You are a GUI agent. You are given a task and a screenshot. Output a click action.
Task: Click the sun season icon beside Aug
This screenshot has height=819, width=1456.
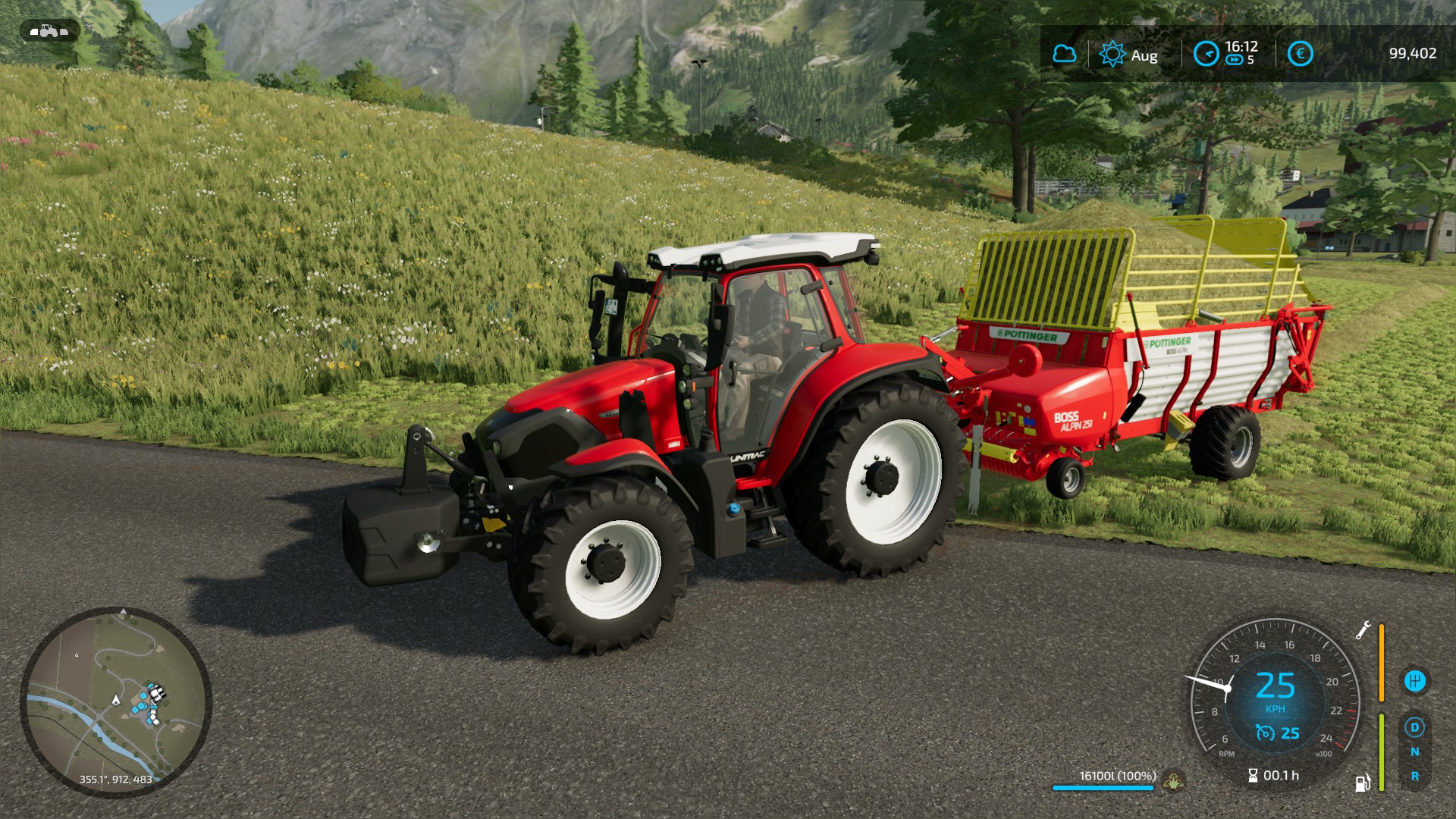click(x=1112, y=54)
